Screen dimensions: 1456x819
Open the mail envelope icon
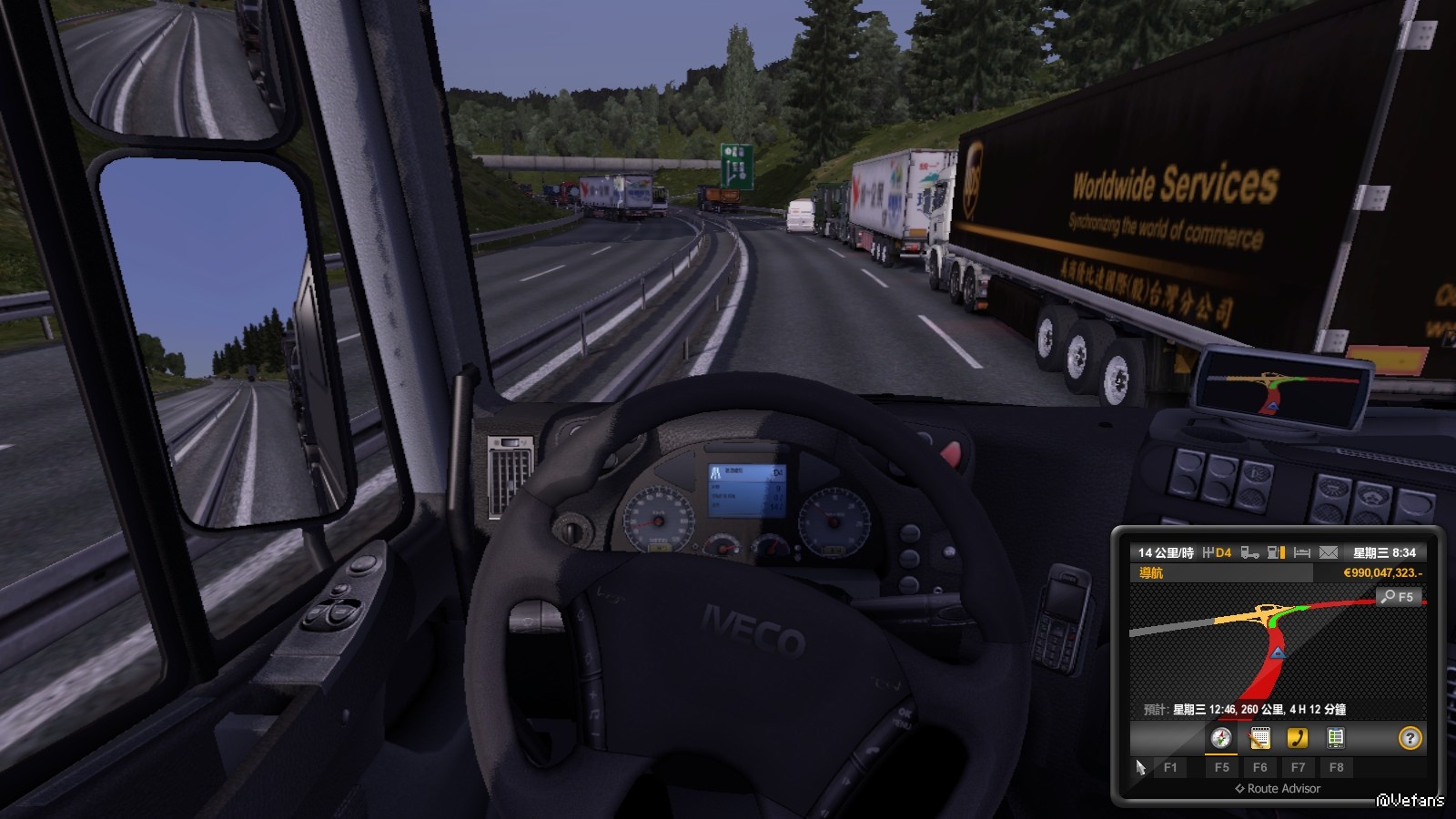(x=1329, y=552)
